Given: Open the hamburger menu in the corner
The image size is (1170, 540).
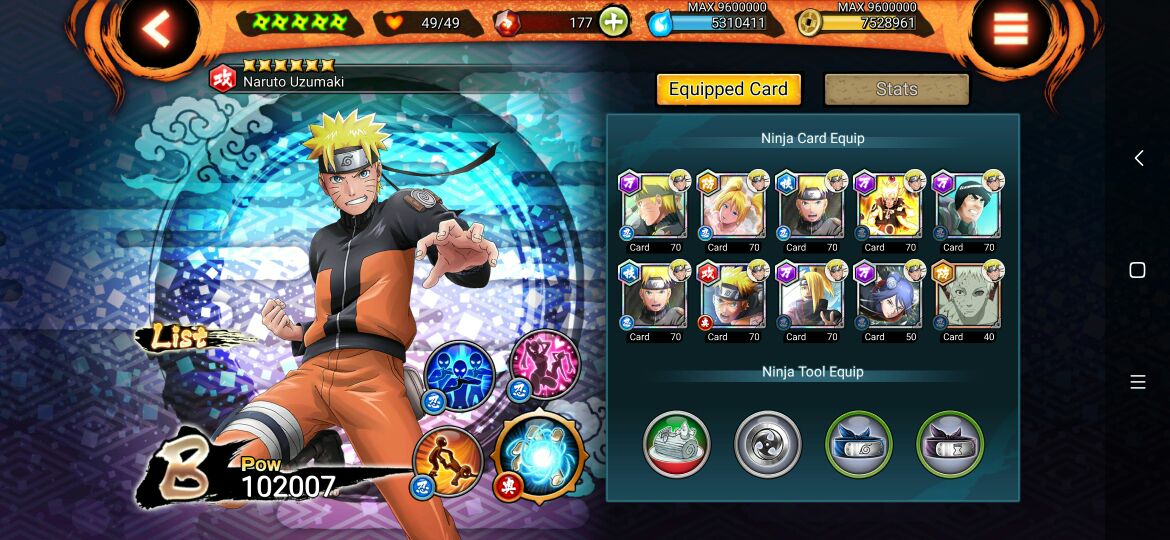Looking at the screenshot, I should point(1010,30).
